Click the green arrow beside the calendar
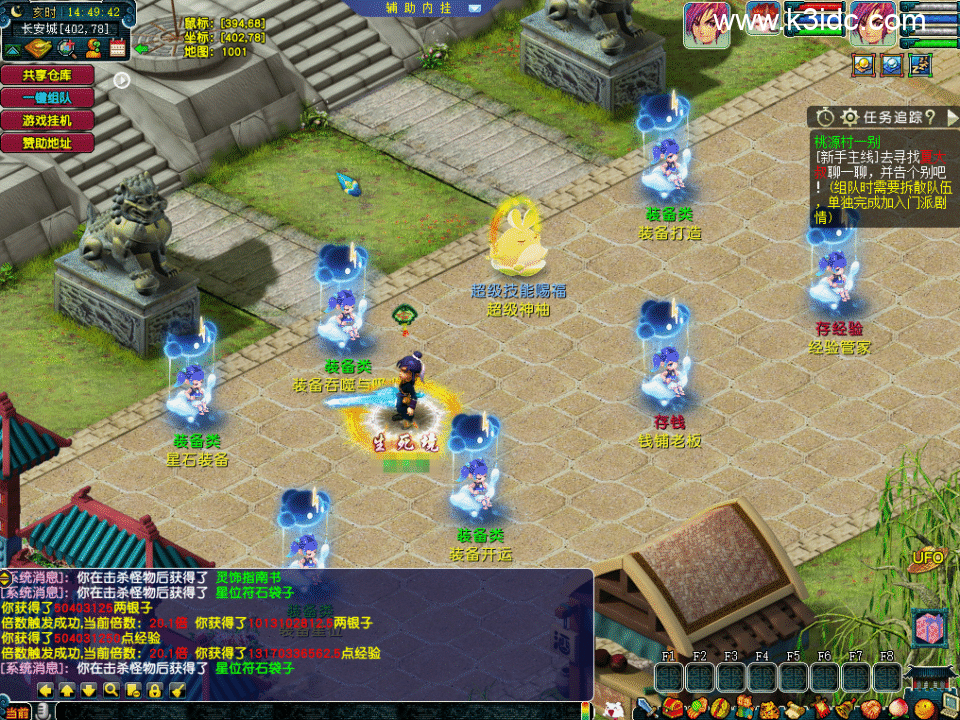The height and width of the screenshot is (720, 960). [x=142, y=48]
